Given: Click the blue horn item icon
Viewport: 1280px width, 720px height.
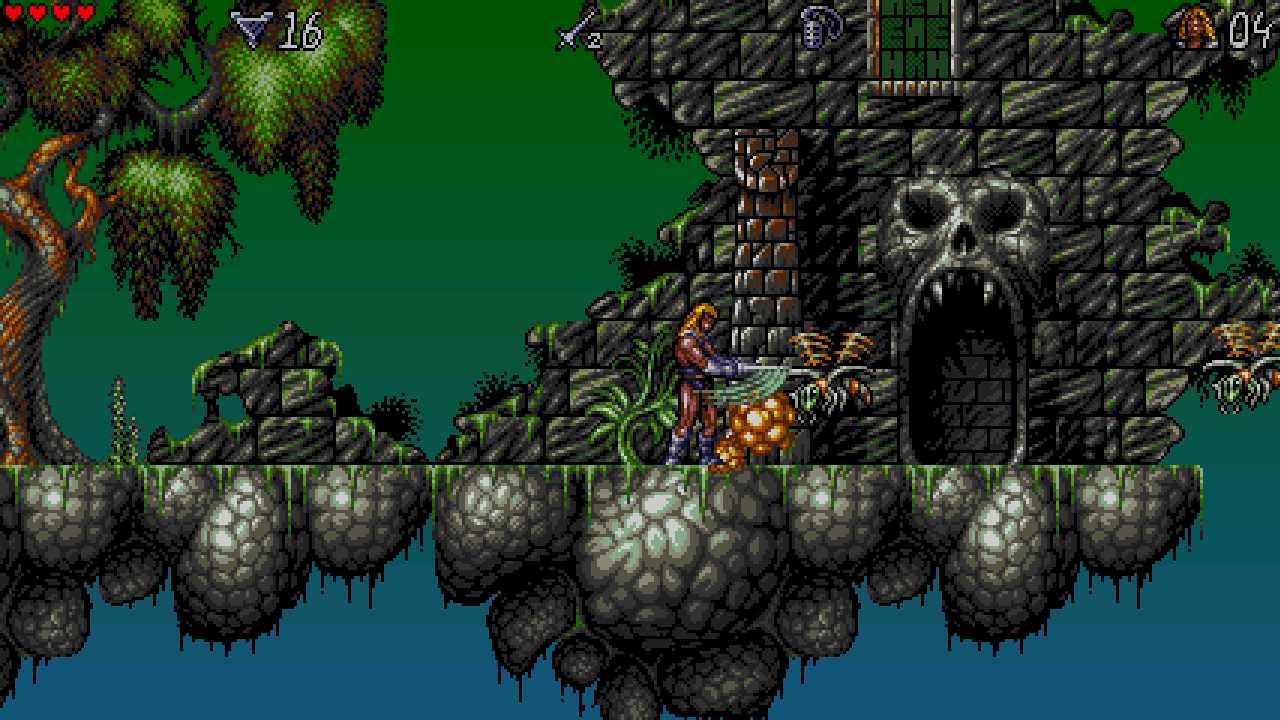Looking at the screenshot, I should (x=821, y=28).
